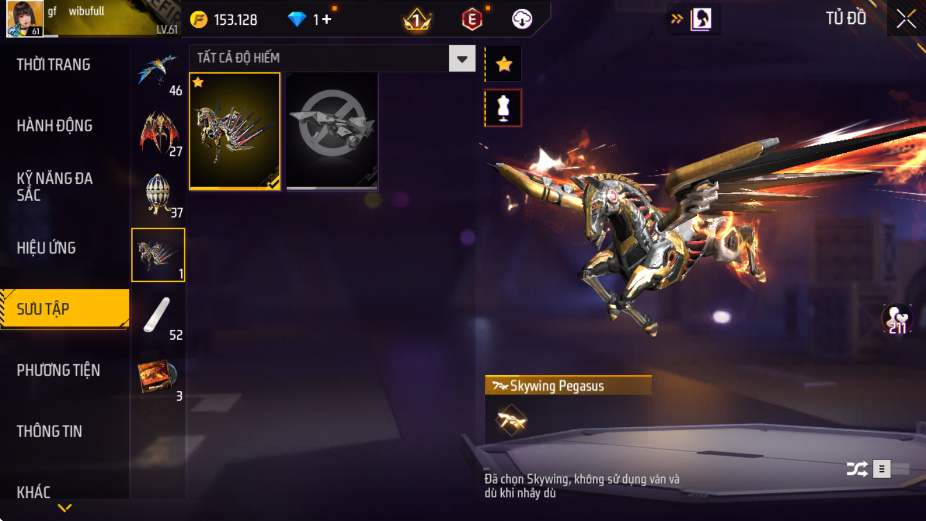This screenshot has height=521, width=926.
Task: Switch to the Hành Động tab
Action: click(x=55, y=126)
